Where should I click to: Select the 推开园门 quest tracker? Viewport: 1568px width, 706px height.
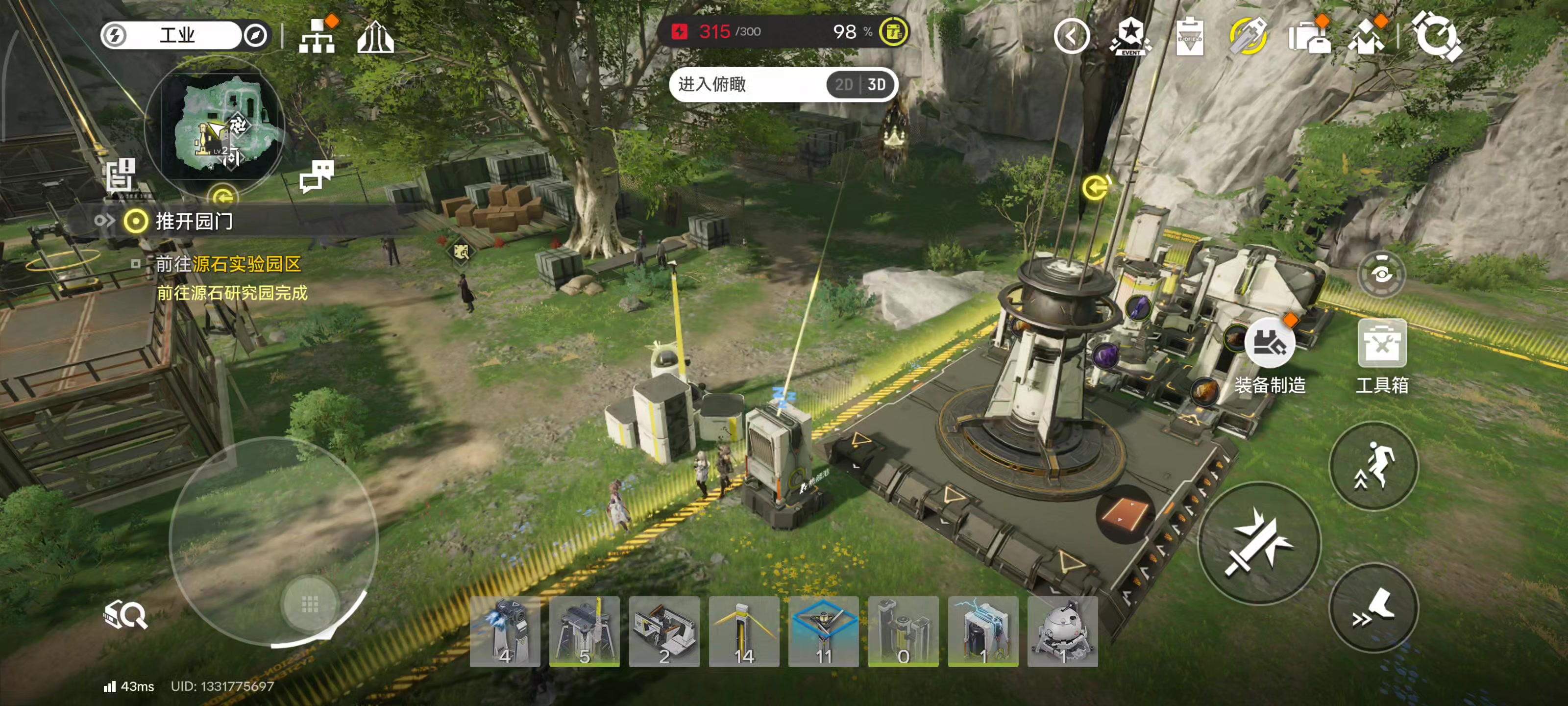click(194, 222)
